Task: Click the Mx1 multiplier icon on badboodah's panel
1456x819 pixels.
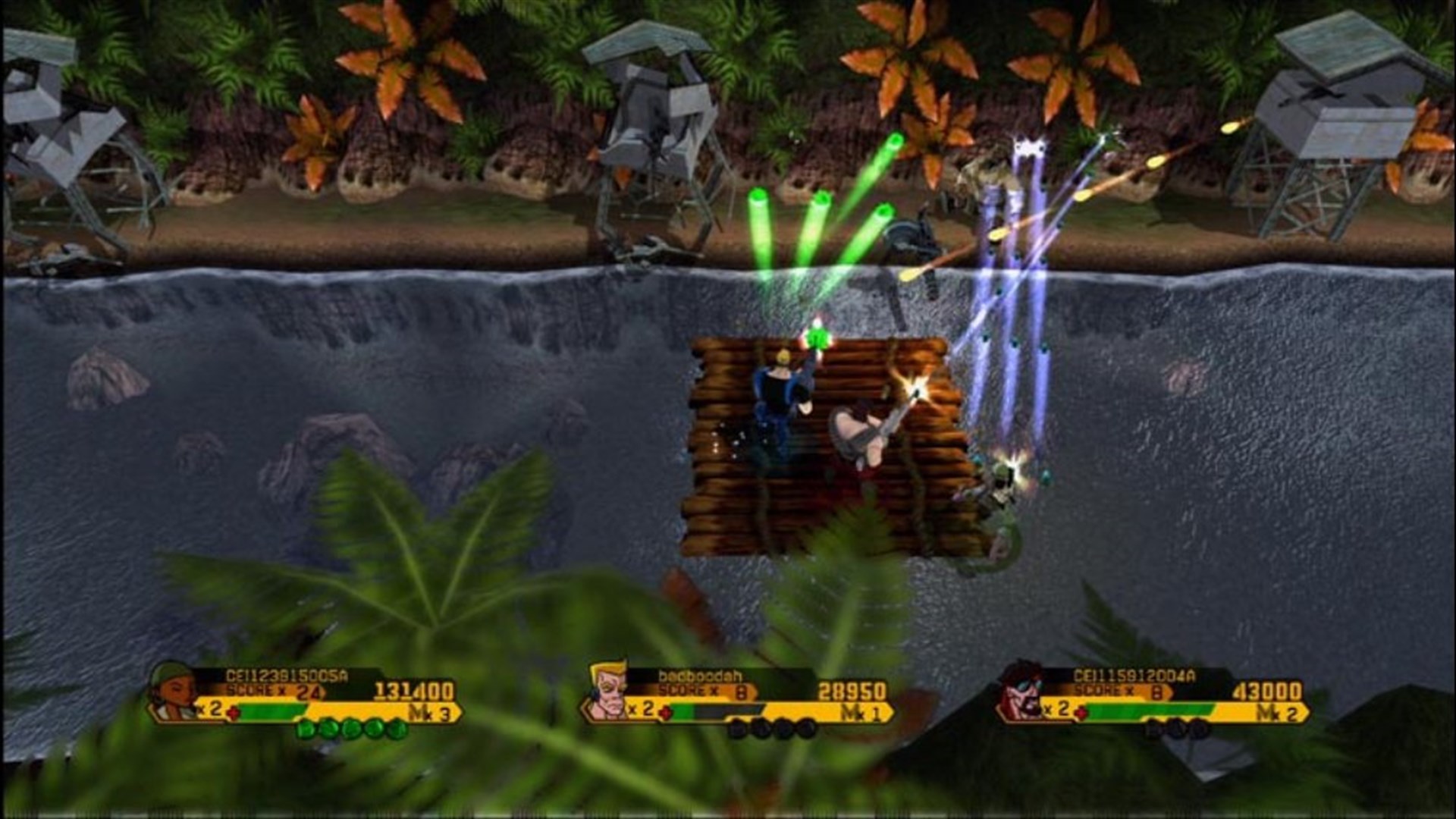Action: [x=860, y=712]
